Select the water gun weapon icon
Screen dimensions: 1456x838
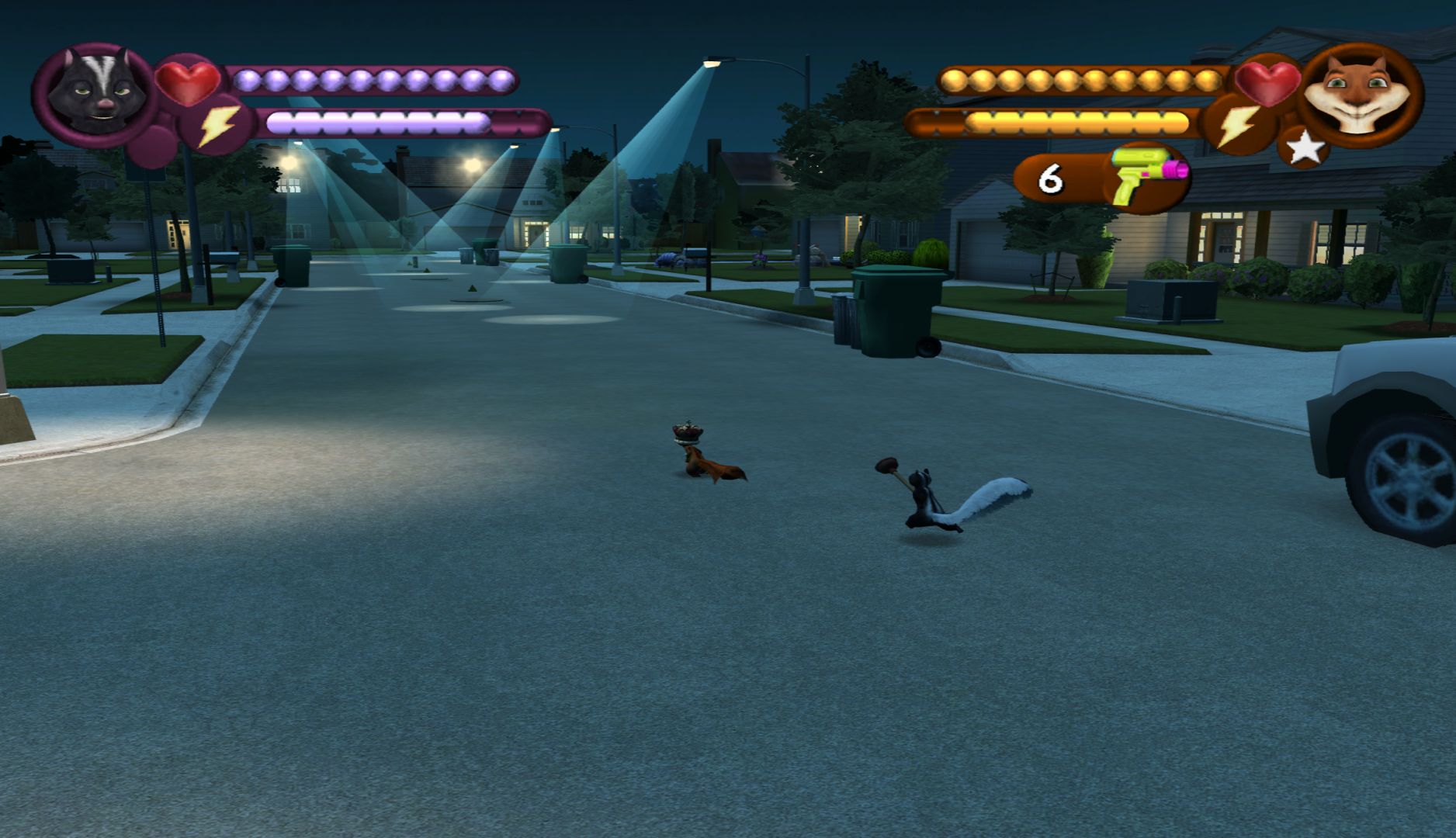1147,177
